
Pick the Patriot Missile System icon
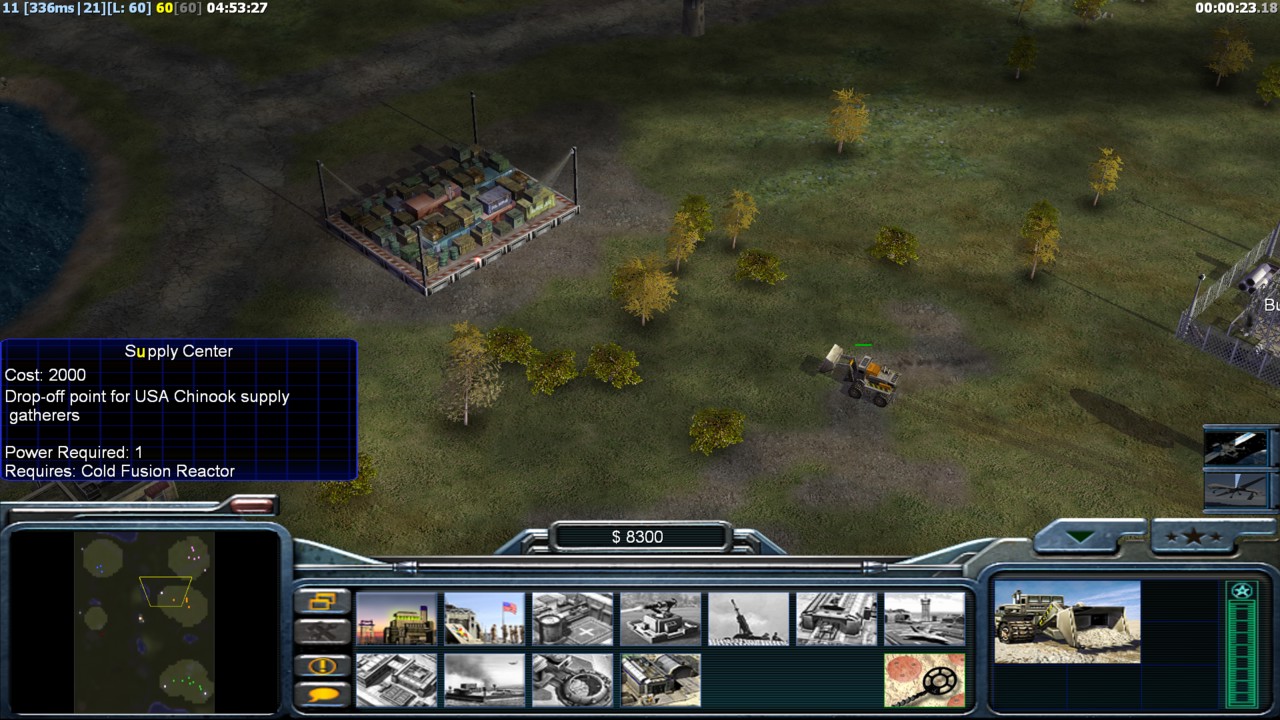coord(660,619)
